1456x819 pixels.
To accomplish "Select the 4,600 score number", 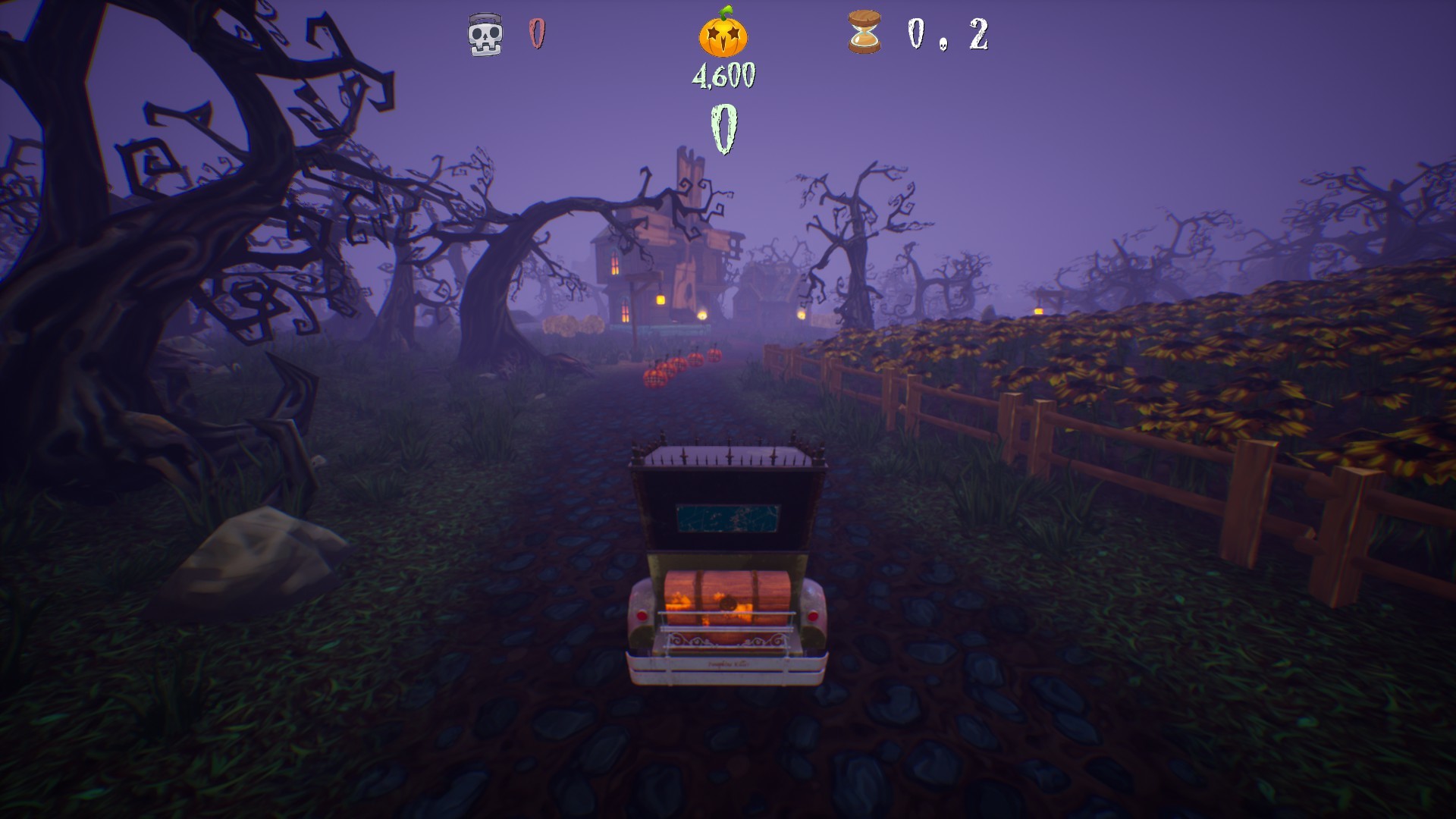I will pyautogui.click(x=724, y=74).
